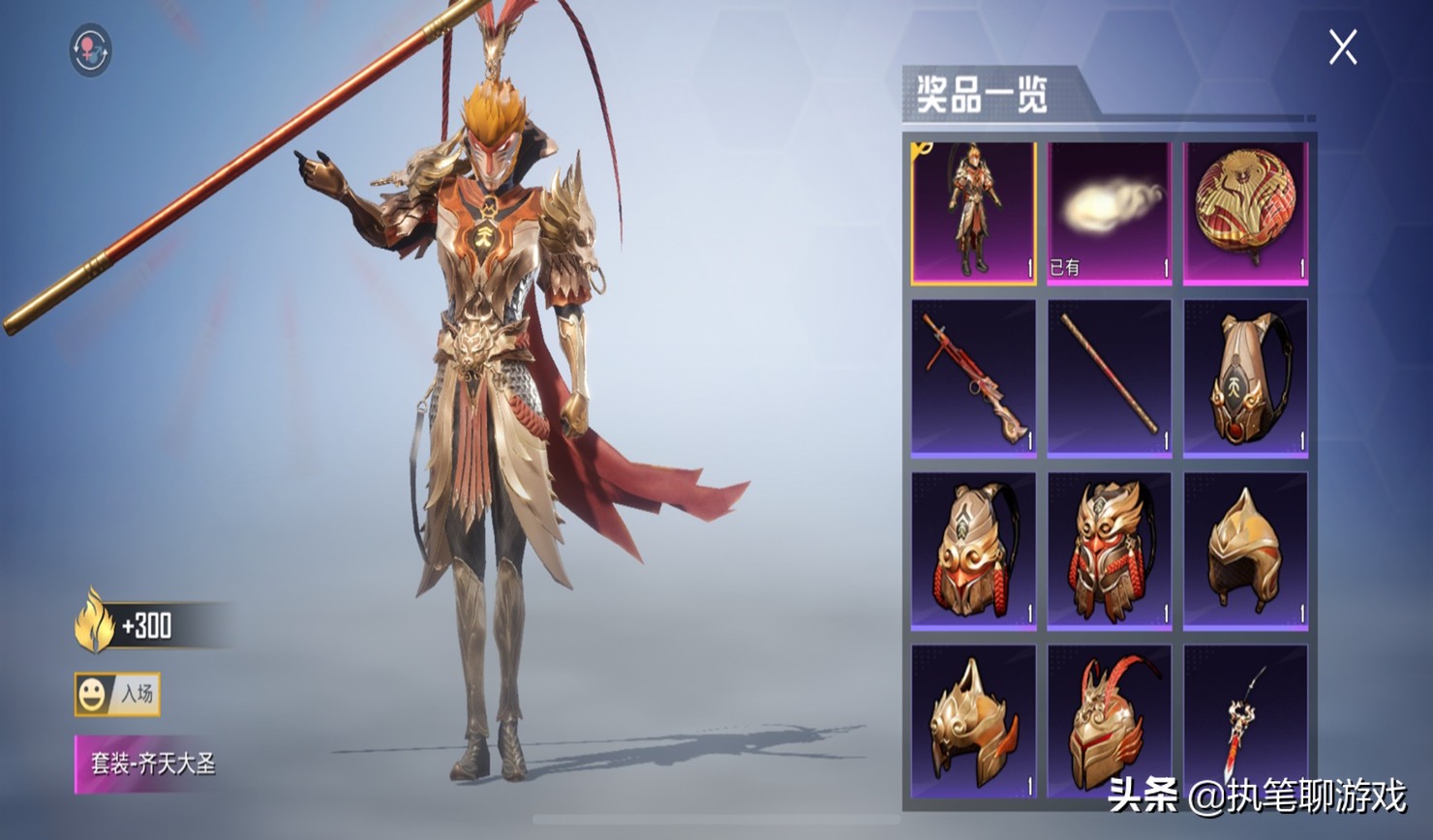Select the golden staff reward tile

pyautogui.click(x=1110, y=377)
